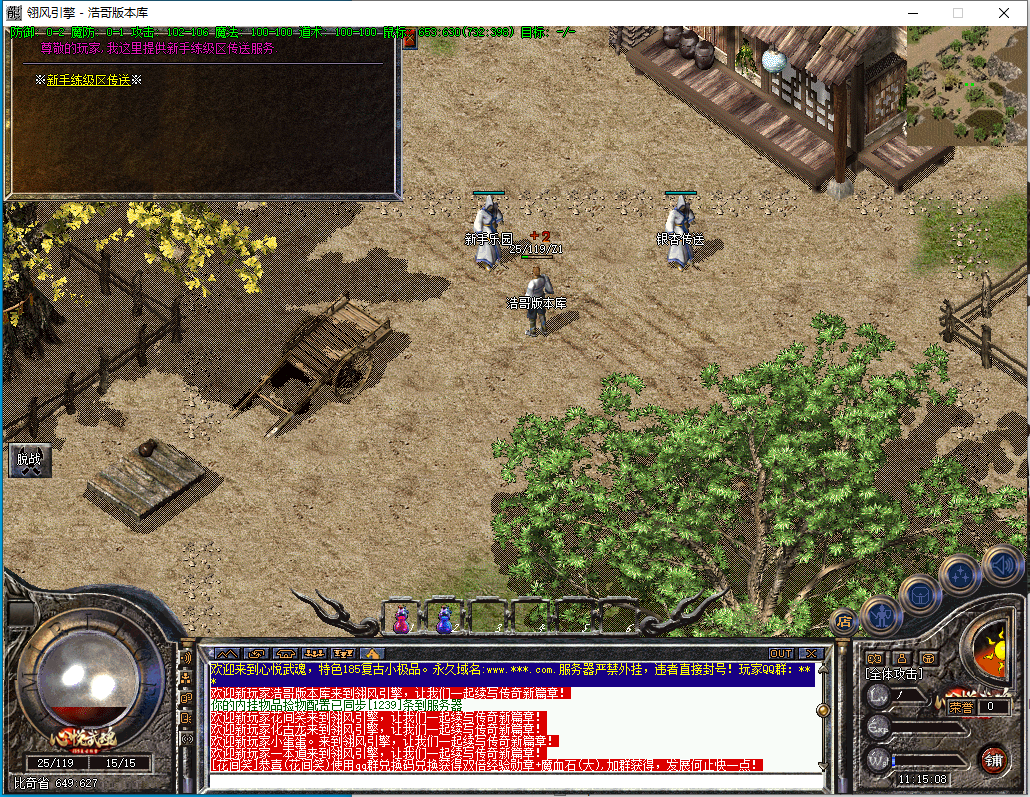Image resolution: width=1030 pixels, height=797 pixels.
Task: Use the blue potion in belt slot
Action: click(443, 620)
